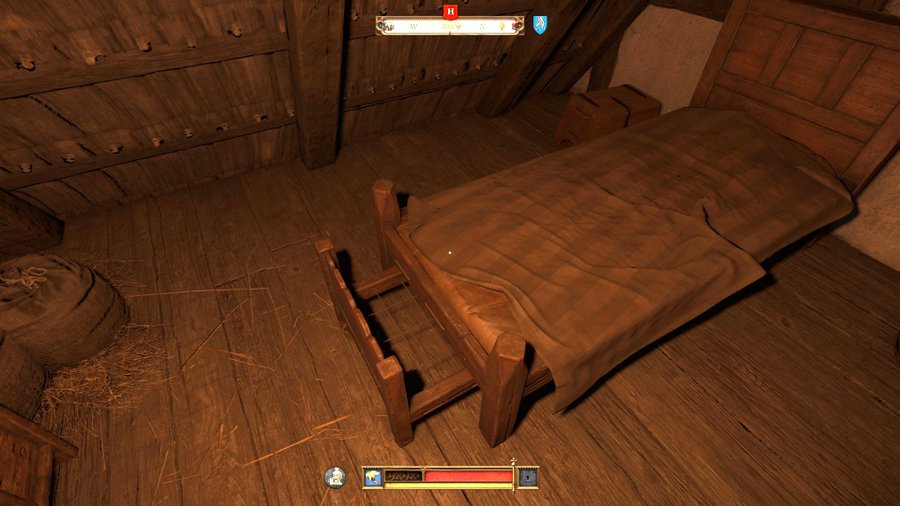The image size is (900, 506).
Task: Click the blue shield icon beside the compass
Action: tap(540, 24)
